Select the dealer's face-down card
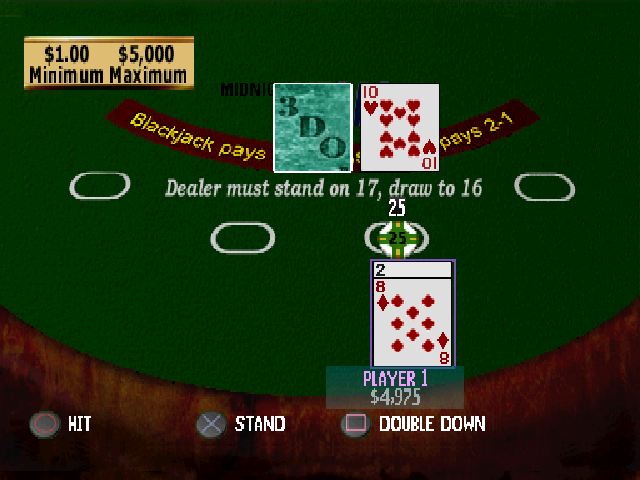This screenshot has height=480, width=640. [312, 127]
